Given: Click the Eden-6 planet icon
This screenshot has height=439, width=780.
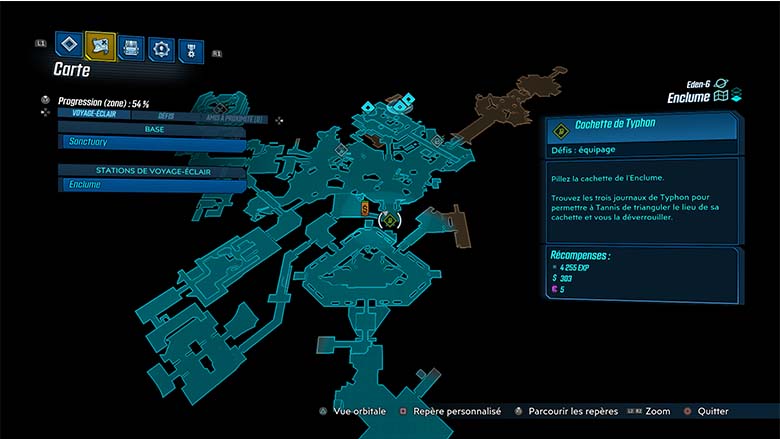Looking at the screenshot, I should [721, 85].
